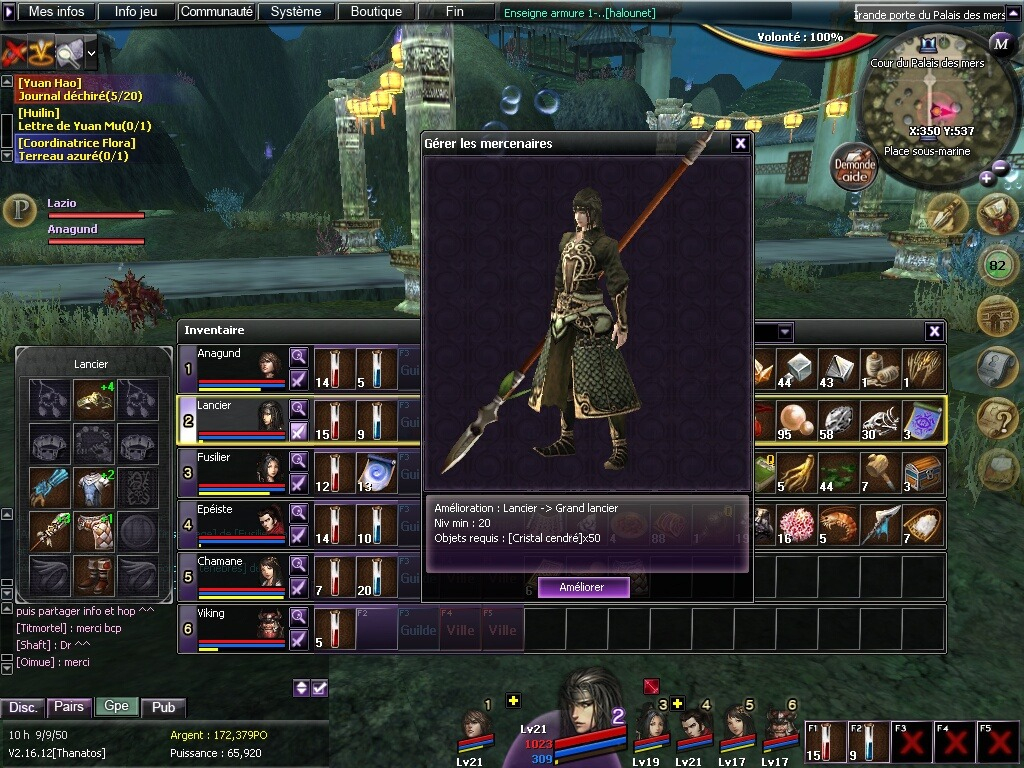Open the Mes infos menu
1024x768 pixels.
point(56,12)
